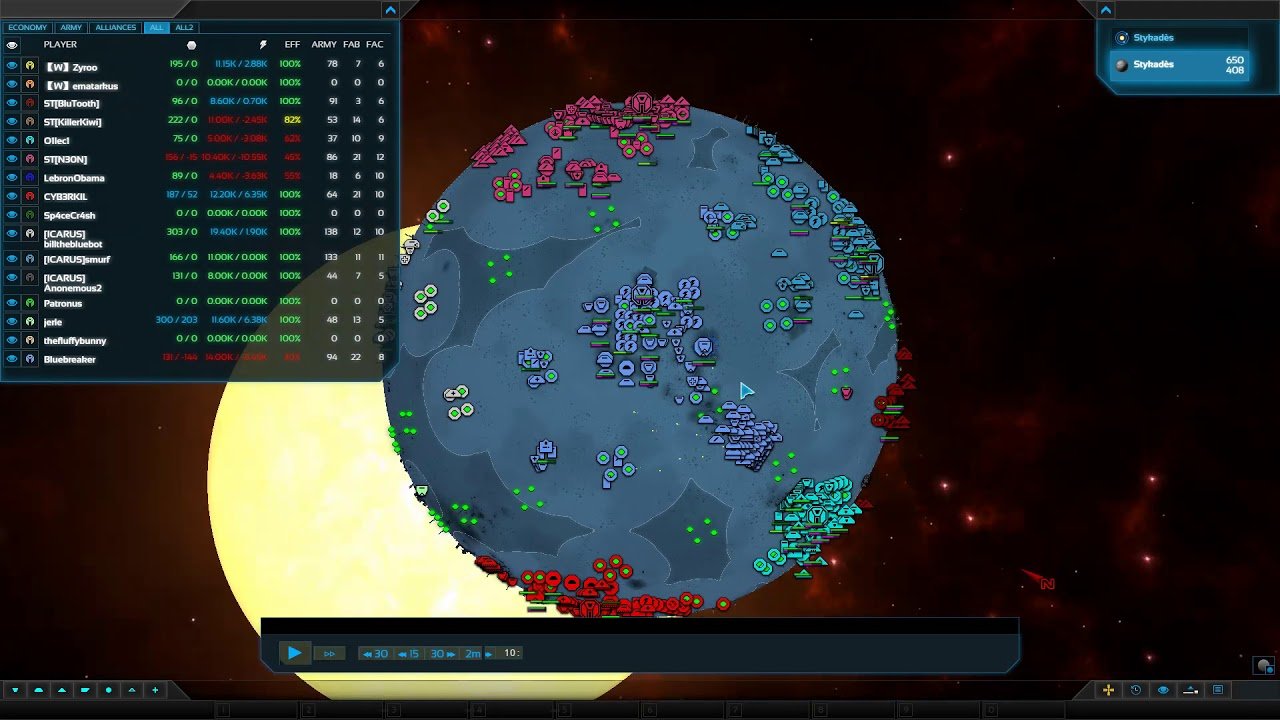1280x720 pixels.
Task: Show the Alliances tab
Action: coord(115,27)
